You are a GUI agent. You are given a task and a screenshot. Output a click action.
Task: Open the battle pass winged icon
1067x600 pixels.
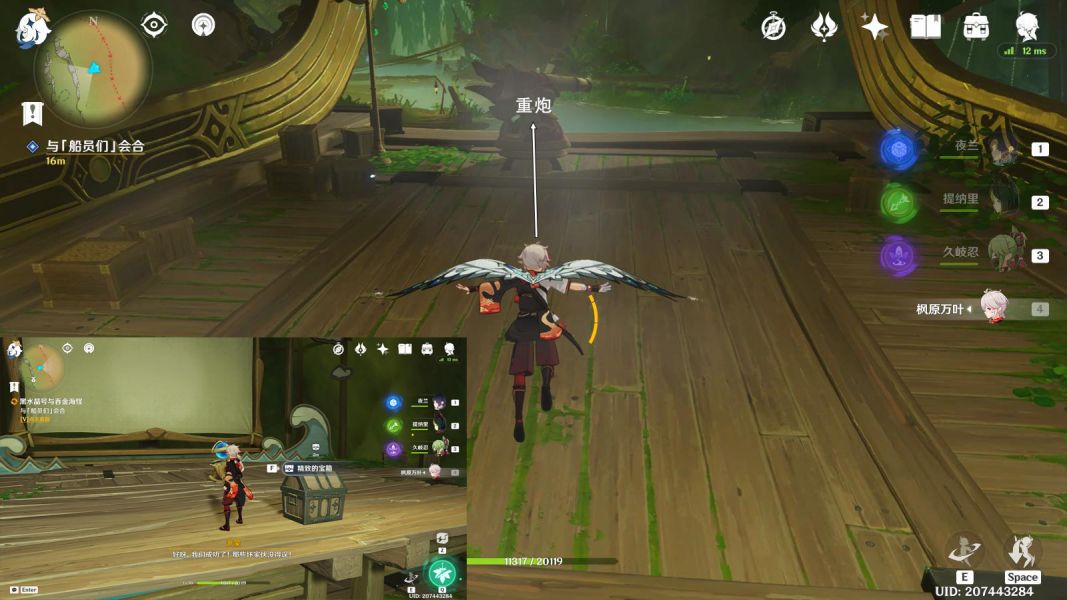click(824, 27)
